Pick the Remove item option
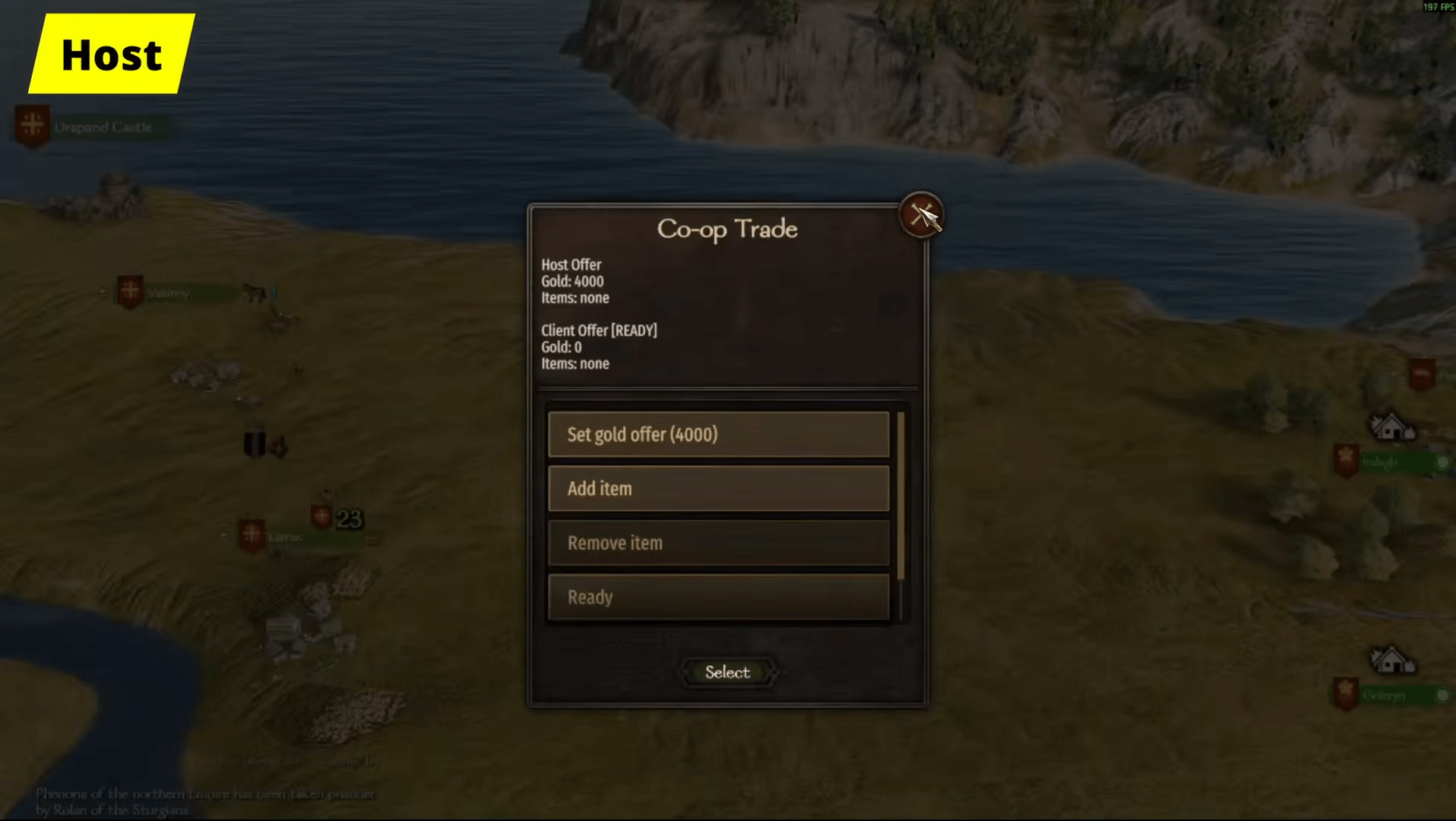 coord(718,544)
